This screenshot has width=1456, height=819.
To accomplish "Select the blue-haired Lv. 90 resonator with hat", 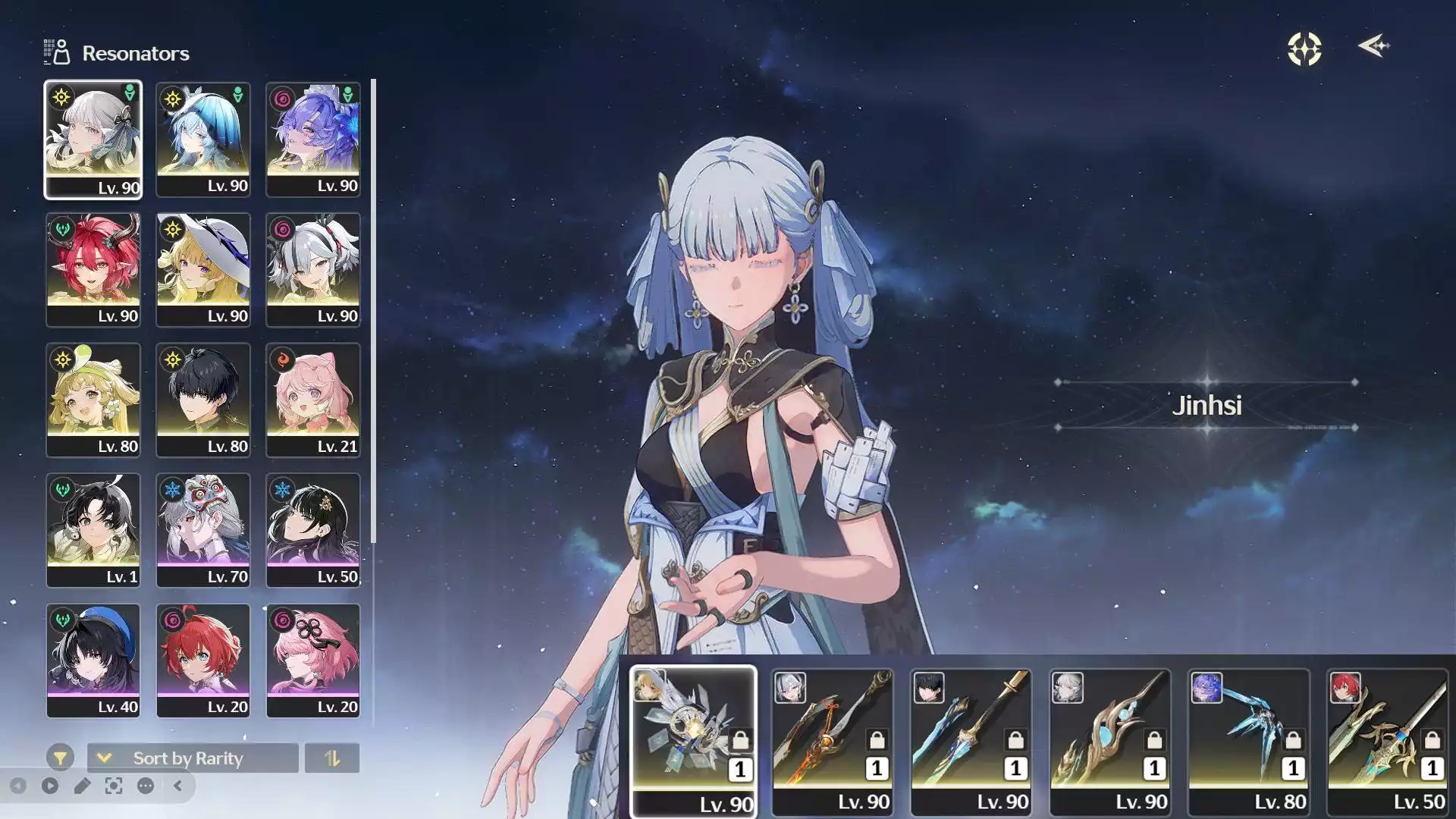I will [x=202, y=140].
